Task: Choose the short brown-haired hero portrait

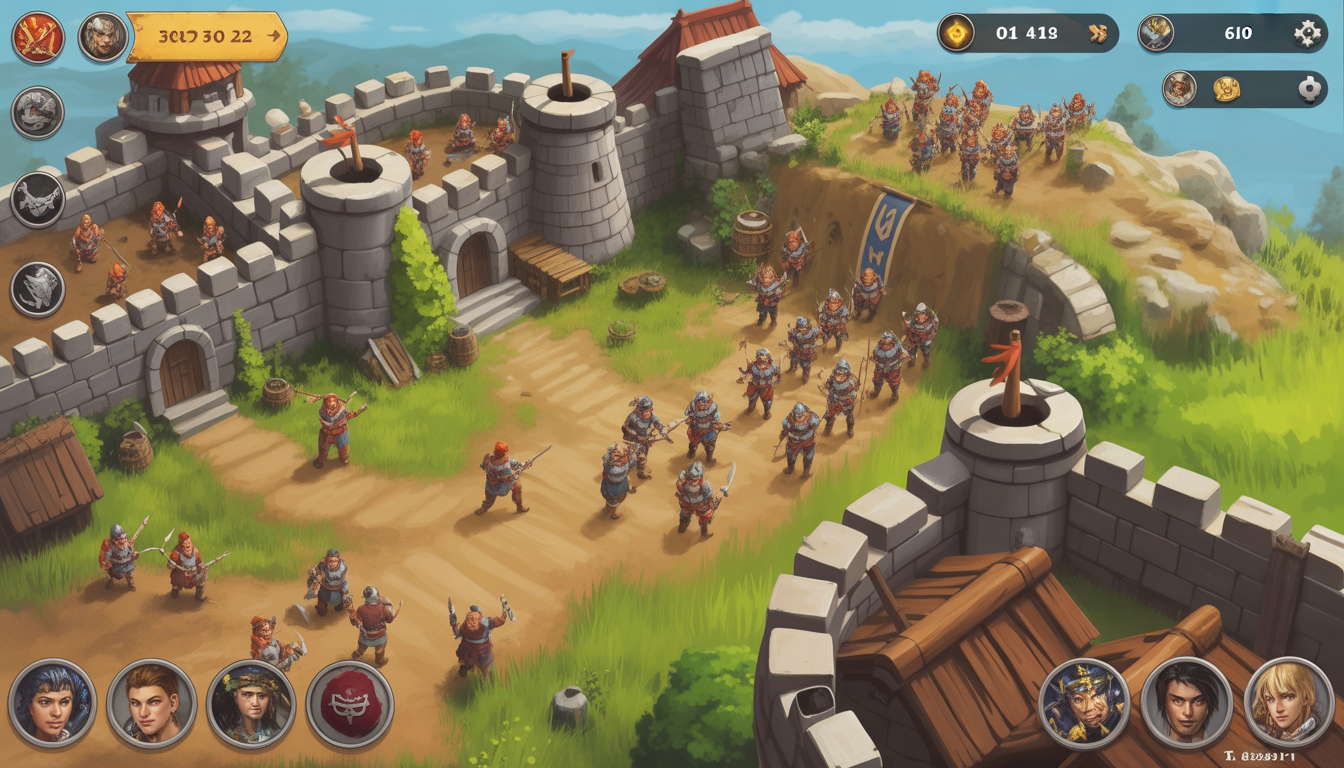Action: [x=151, y=703]
